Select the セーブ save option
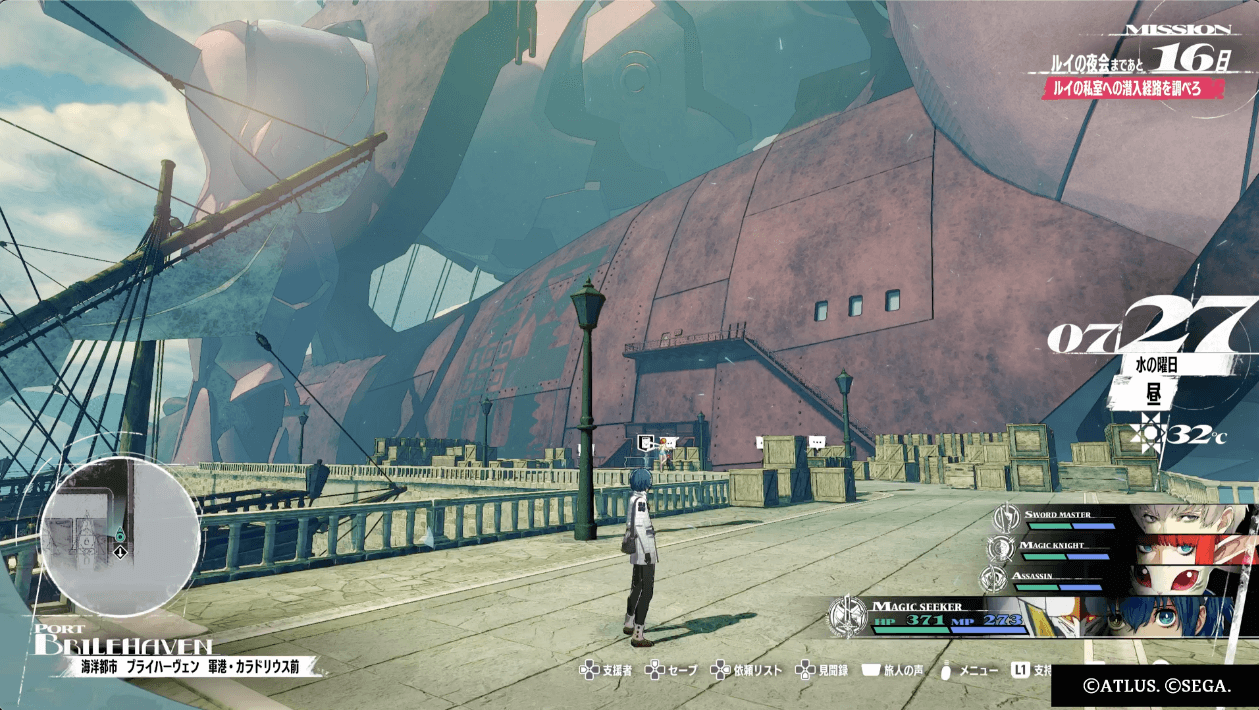1259x710 pixels. 672,670
